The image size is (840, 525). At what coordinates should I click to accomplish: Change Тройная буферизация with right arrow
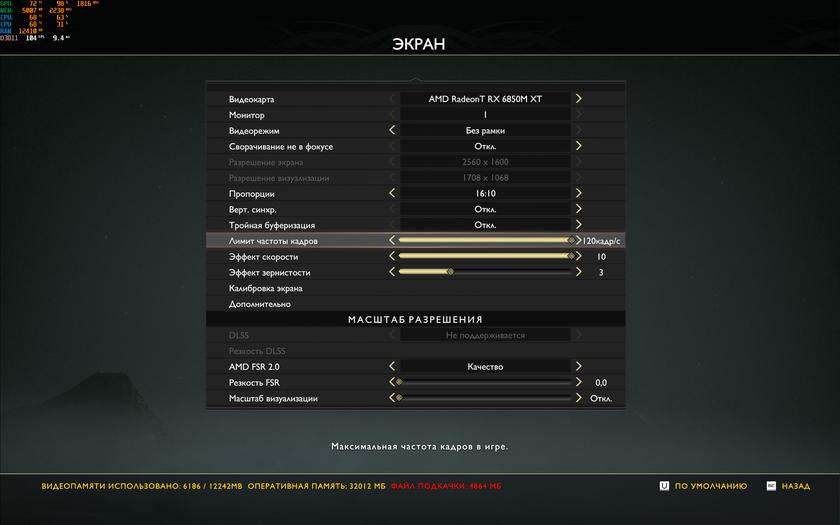[578, 225]
